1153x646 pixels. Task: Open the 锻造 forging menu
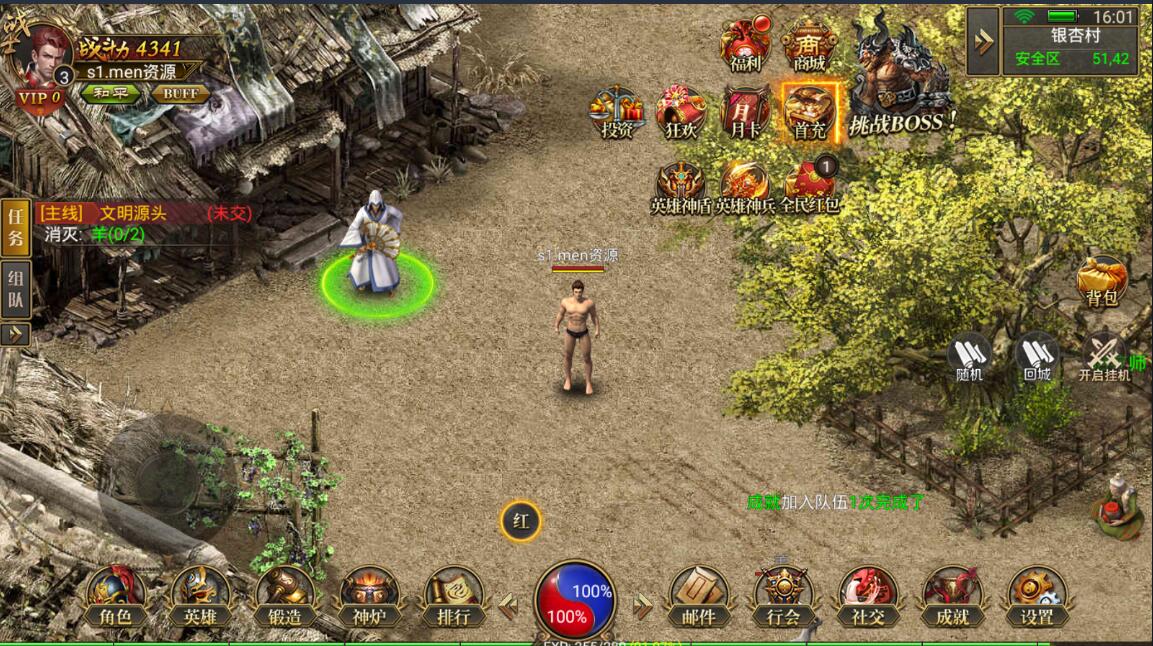(x=285, y=596)
